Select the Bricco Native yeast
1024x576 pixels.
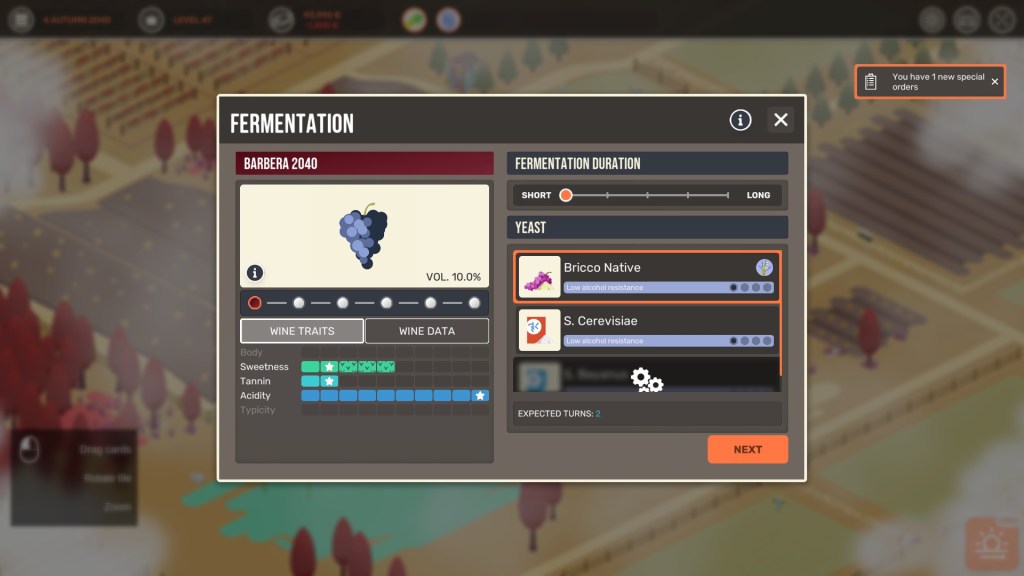(x=646, y=276)
